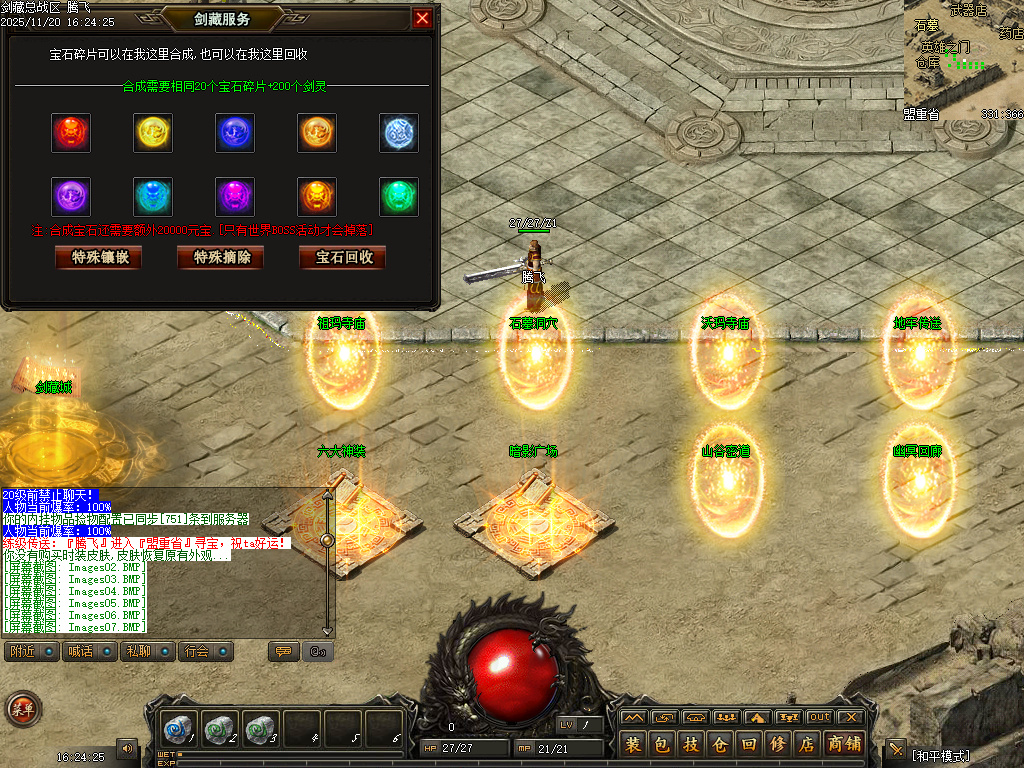Pick the green gem icon
The image size is (1024, 768).
point(399,197)
